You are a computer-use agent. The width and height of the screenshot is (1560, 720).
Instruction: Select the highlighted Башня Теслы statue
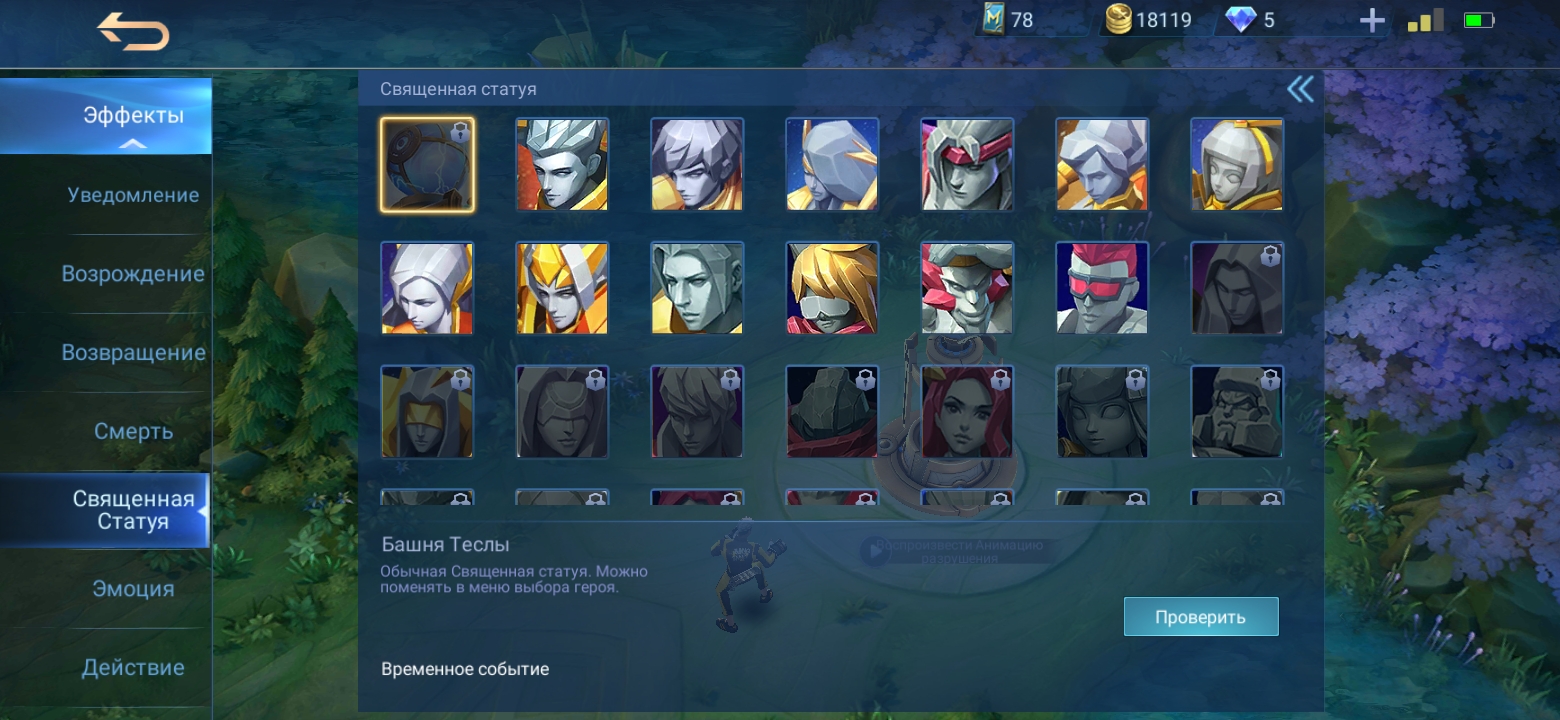(427, 165)
